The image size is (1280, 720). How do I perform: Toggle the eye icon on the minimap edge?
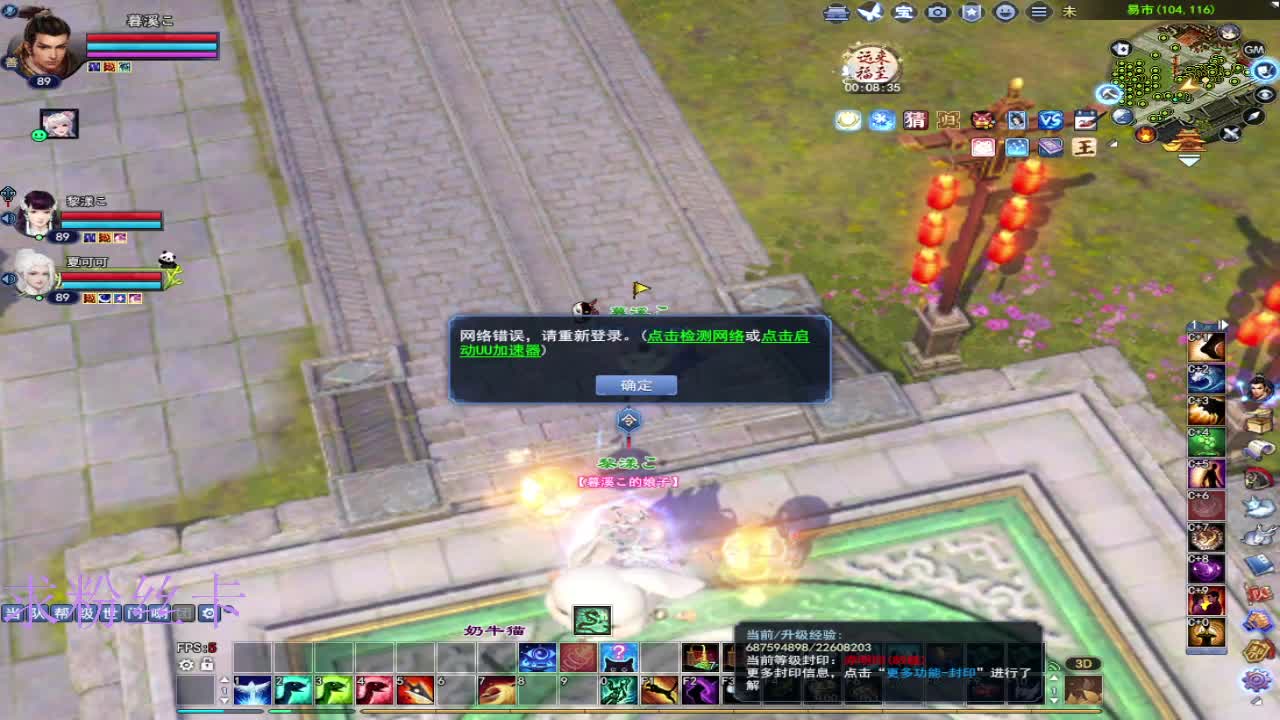1262,95
